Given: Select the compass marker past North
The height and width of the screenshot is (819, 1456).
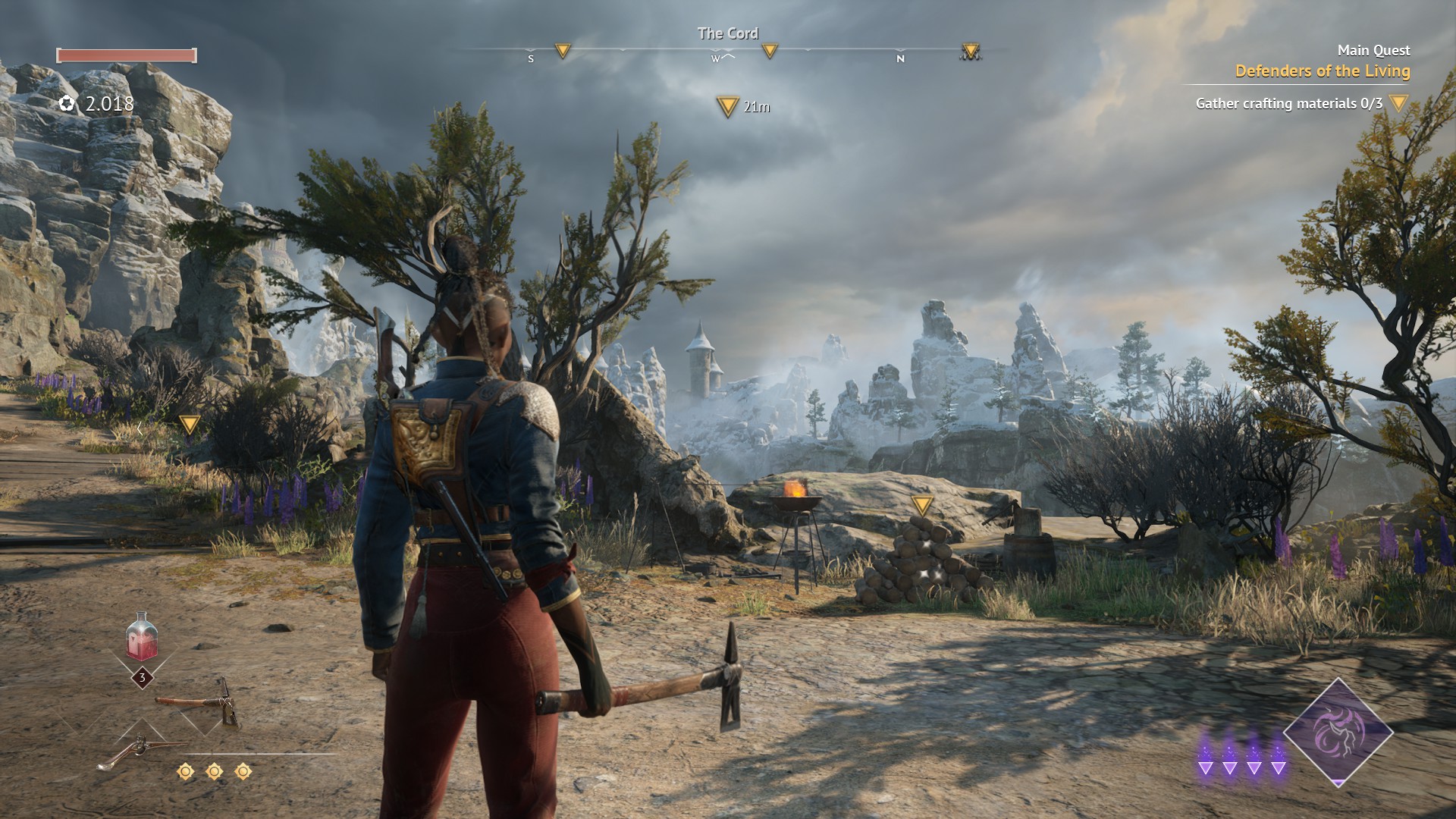Looking at the screenshot, I should pos(970,51).
